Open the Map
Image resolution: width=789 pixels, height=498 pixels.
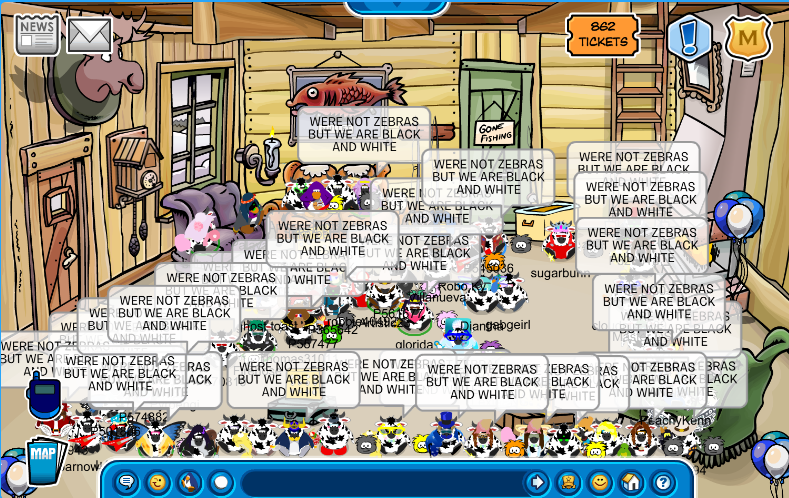pos(42,459)
